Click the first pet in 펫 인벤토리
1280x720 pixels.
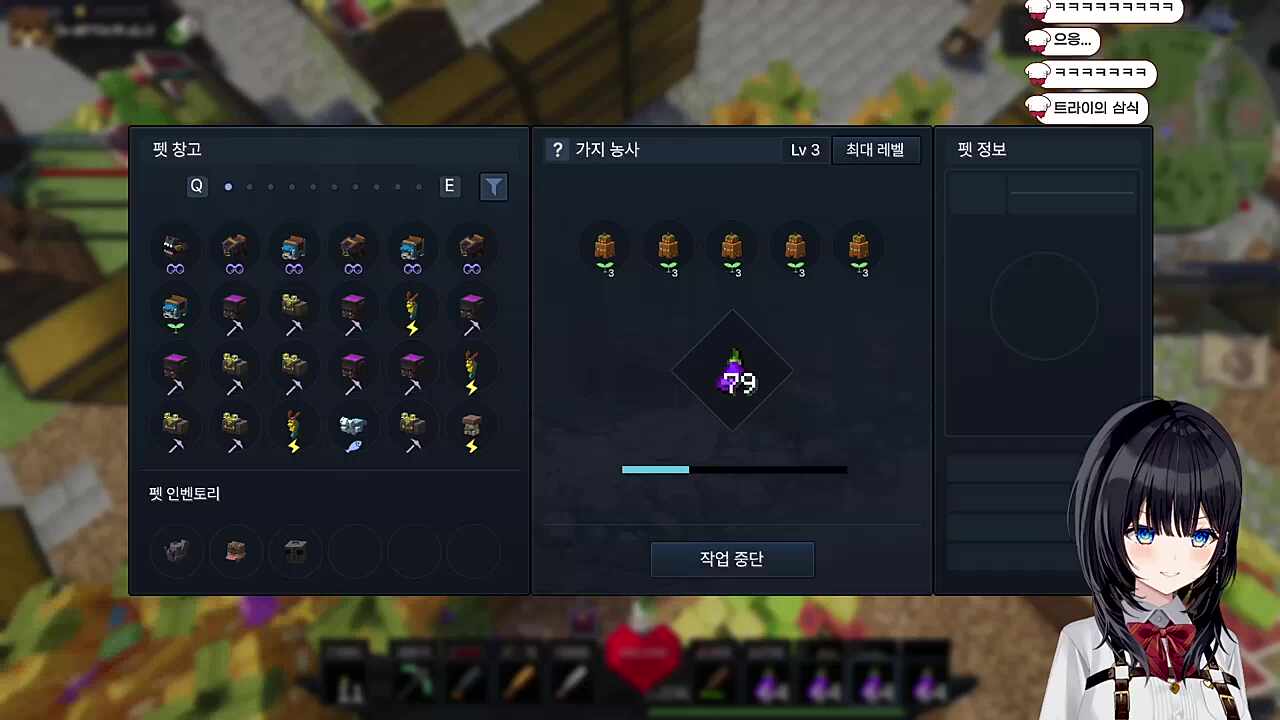(x=175, y=551)
